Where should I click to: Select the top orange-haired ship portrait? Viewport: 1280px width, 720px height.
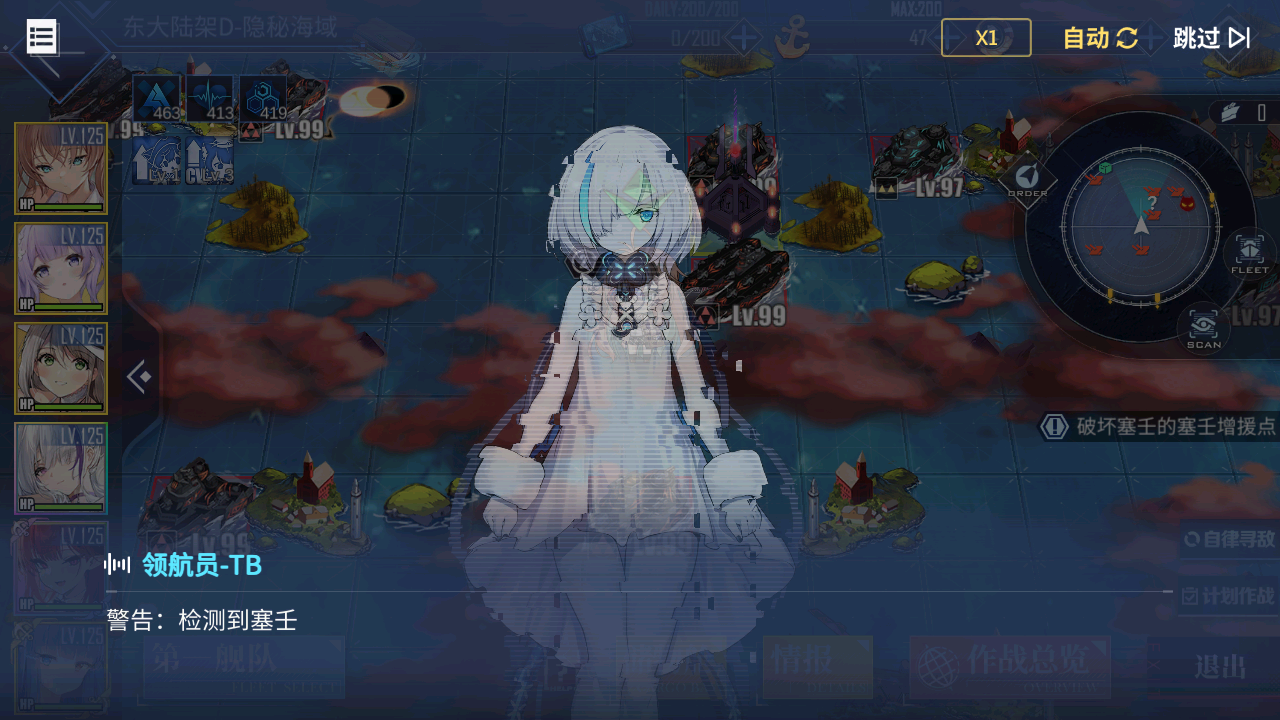click(61, 168)
